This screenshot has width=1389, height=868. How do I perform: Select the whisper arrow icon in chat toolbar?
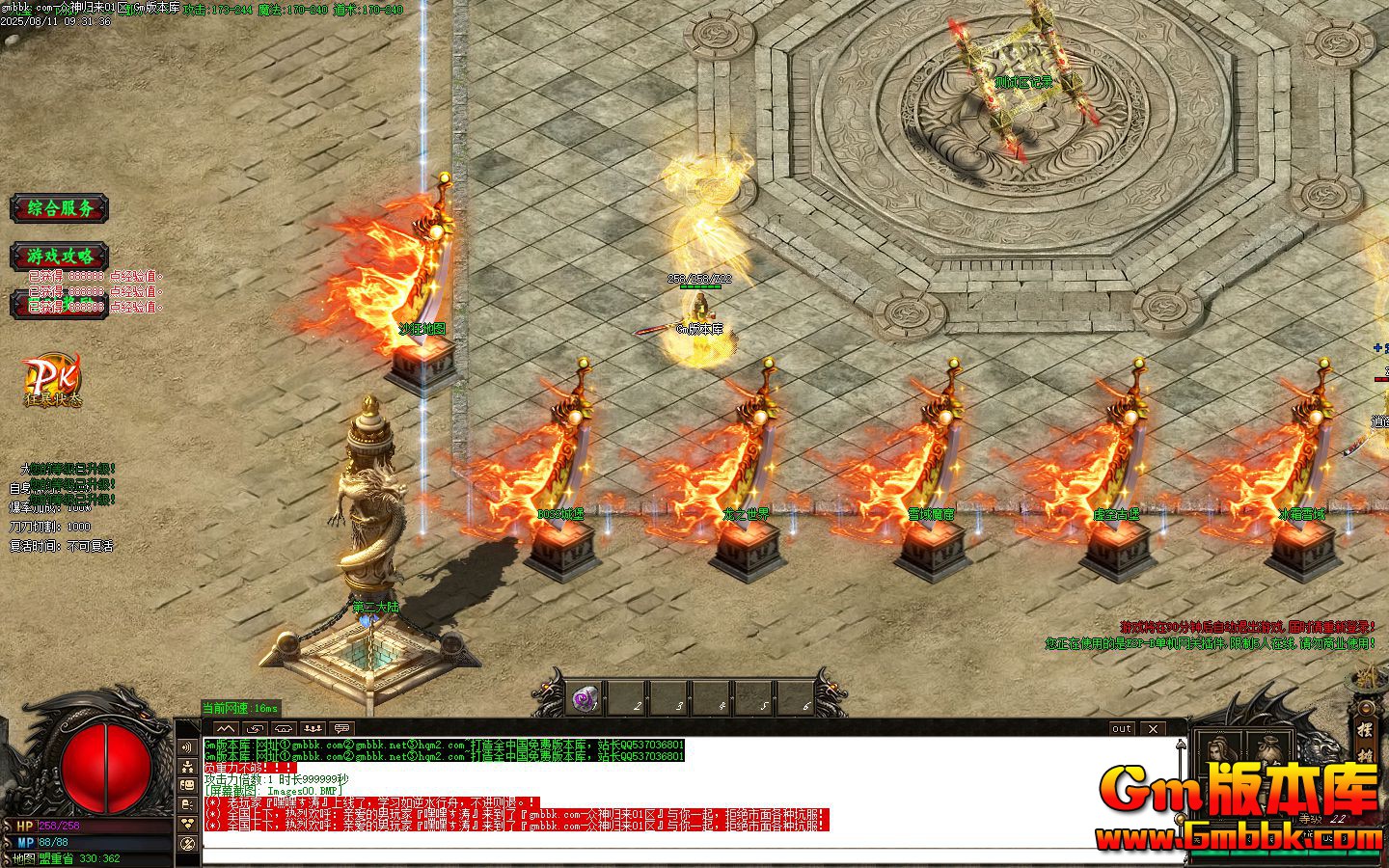tap(256, 729)
